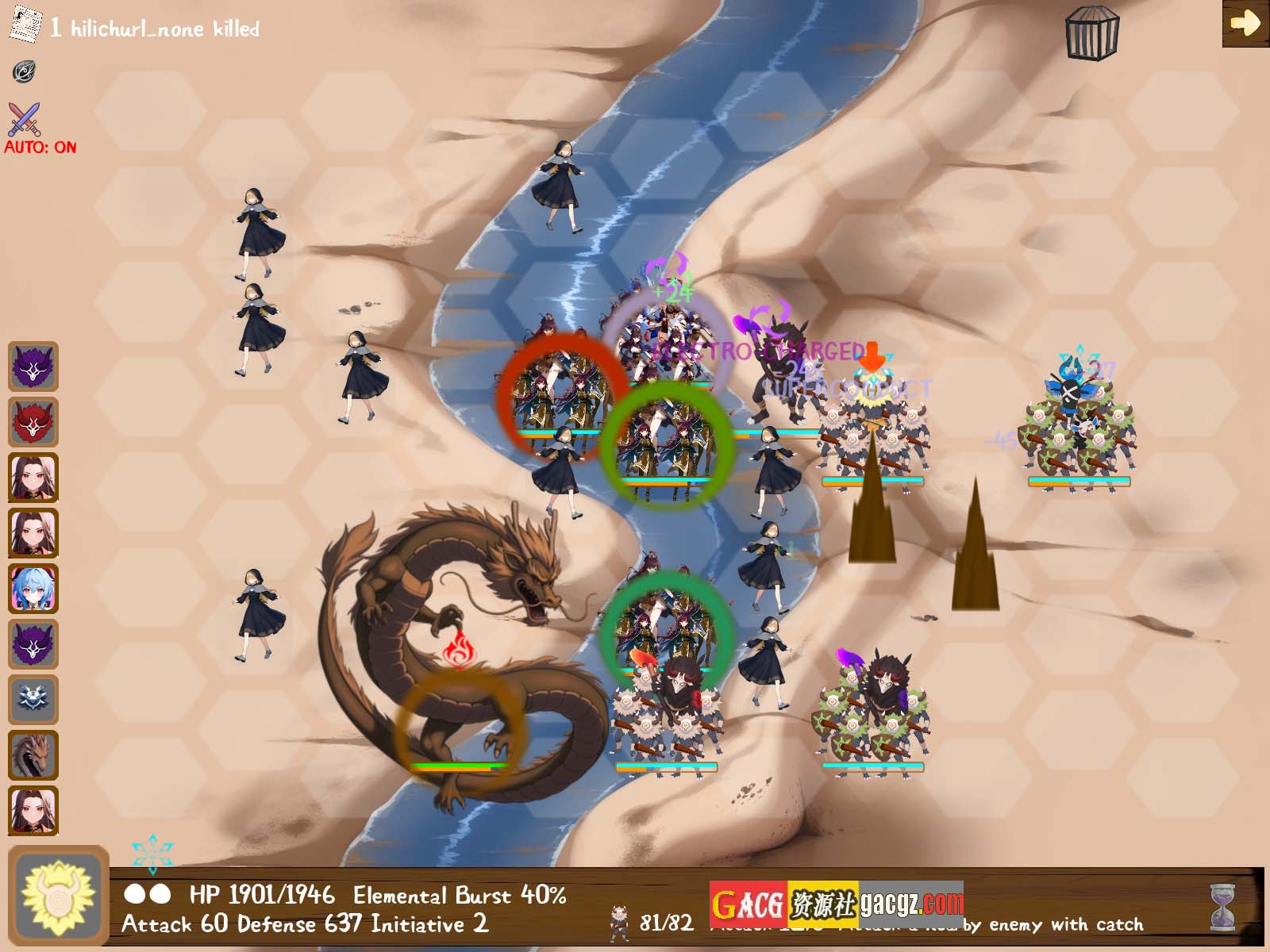Click the hourglass wait button

[x=1223, y=907]
